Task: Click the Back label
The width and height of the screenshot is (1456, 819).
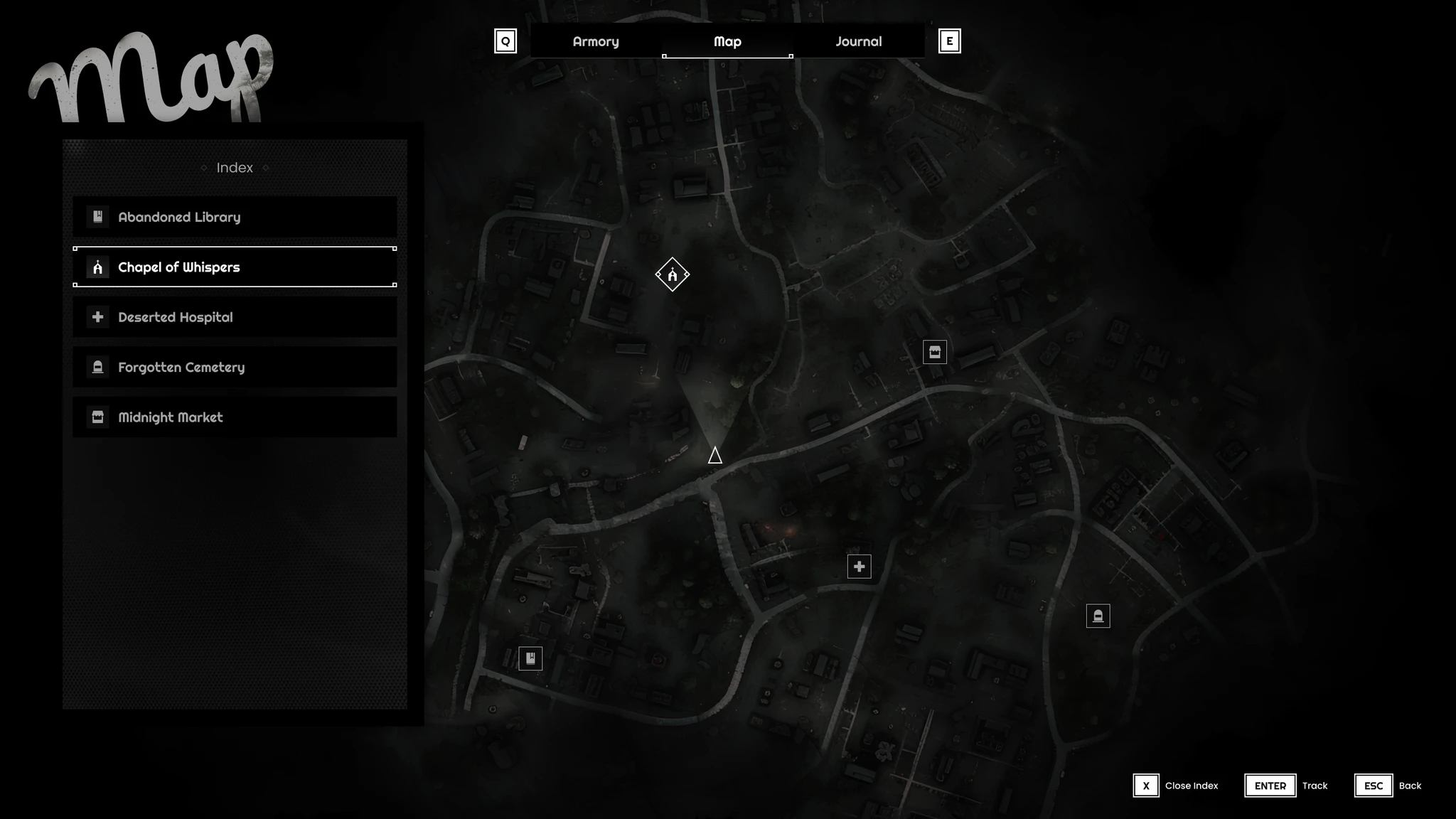Action: coord(1410,786)
